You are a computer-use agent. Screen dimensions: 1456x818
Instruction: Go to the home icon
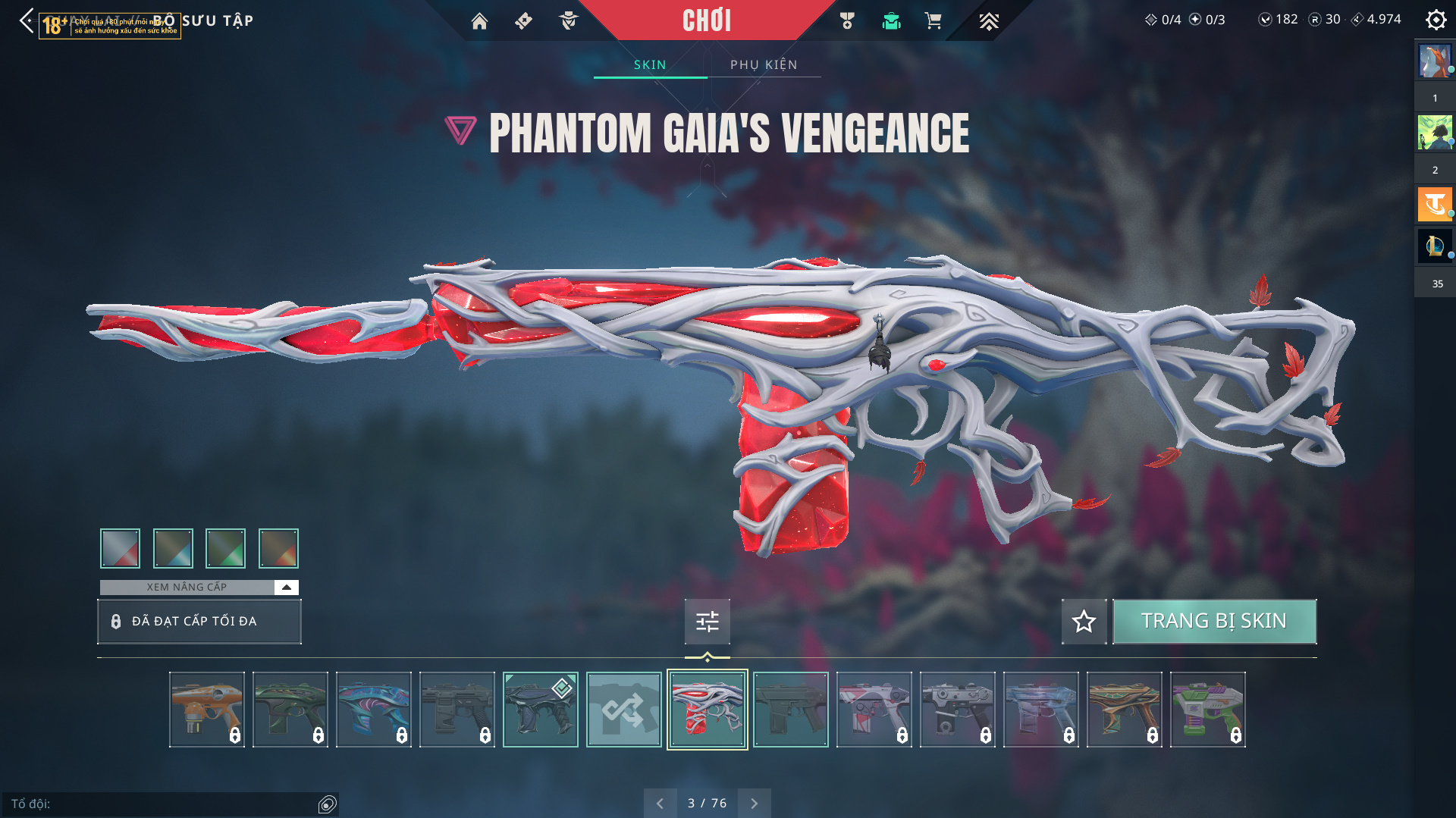pyautogui.click(x=479, y=21)
